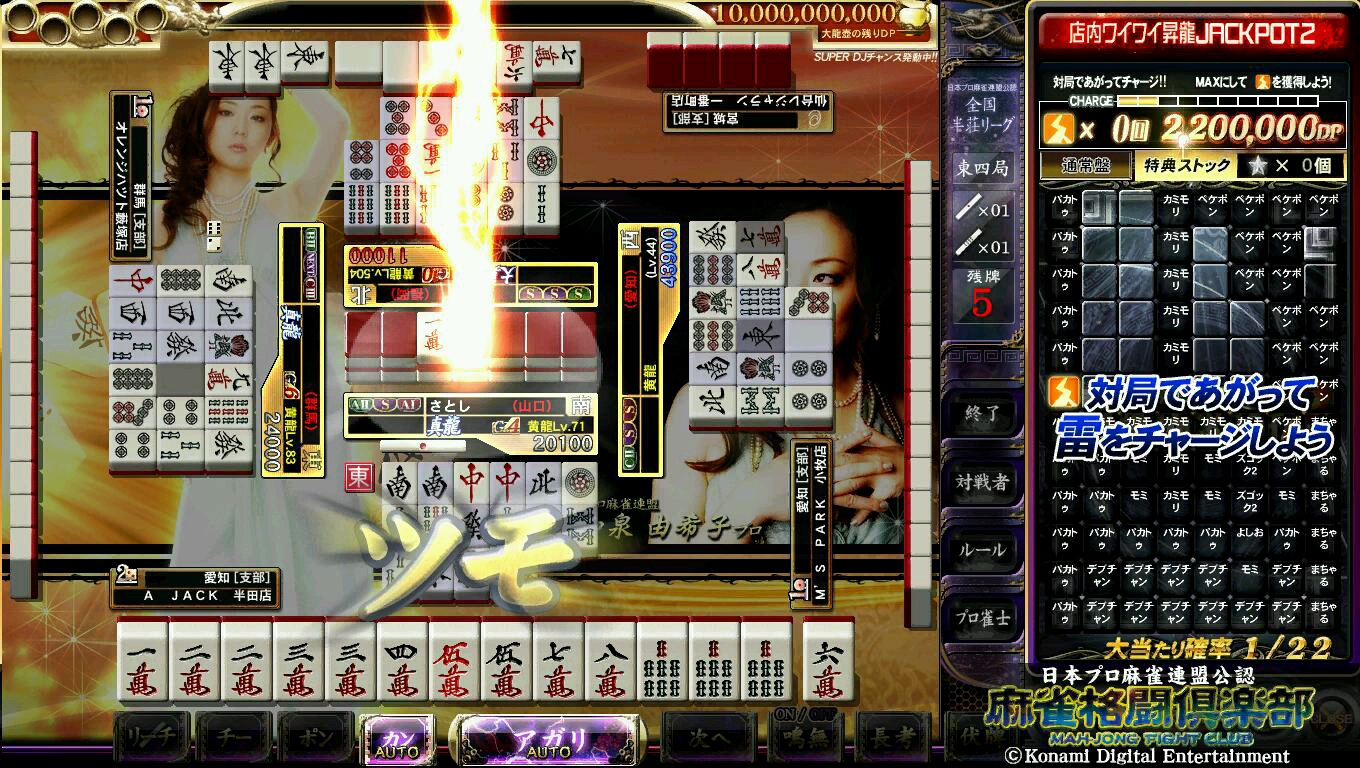The height and width of the screenshot is (768, 1360).
Task: Select the drawn 六萬 tile
Action: tap(828, 662)
